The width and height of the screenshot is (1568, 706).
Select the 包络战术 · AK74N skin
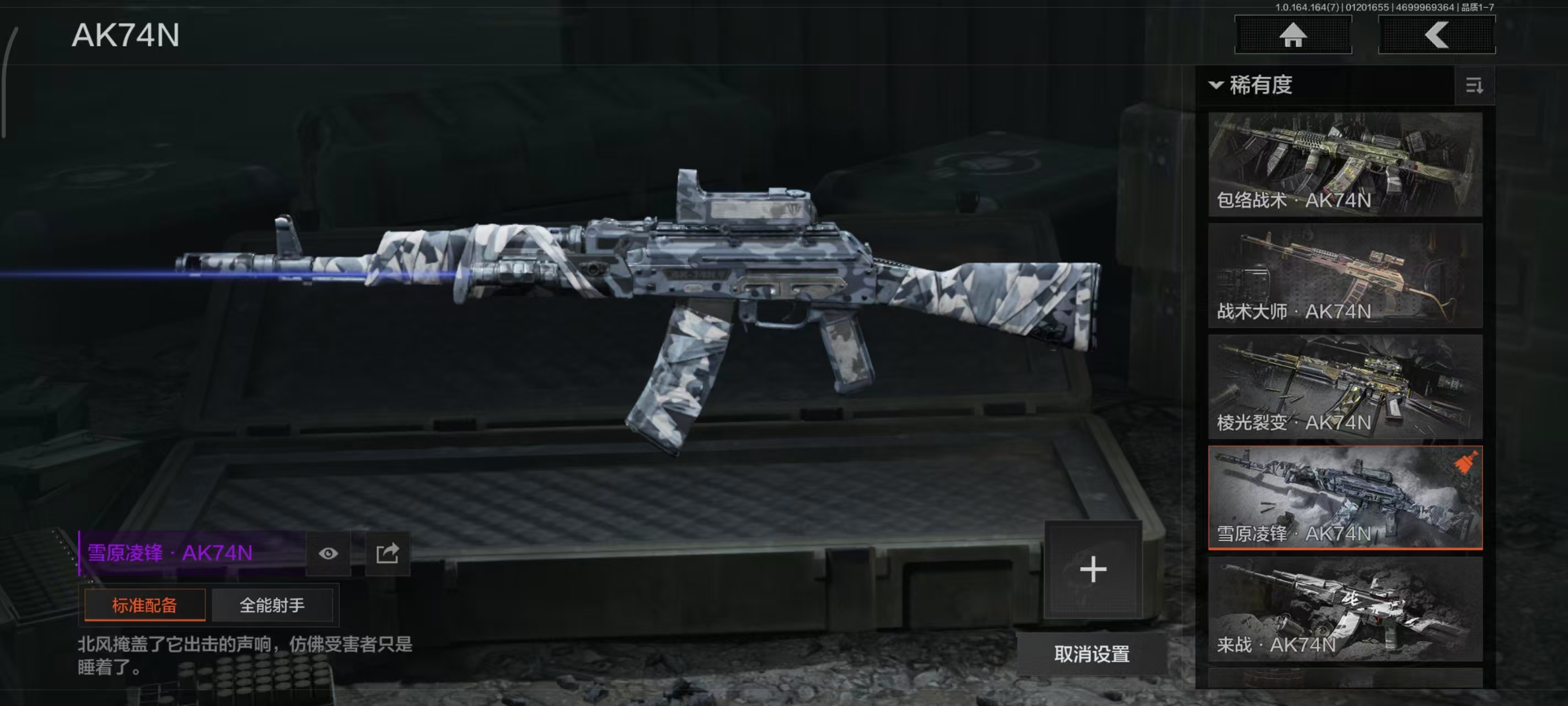tap(1345, 164)
